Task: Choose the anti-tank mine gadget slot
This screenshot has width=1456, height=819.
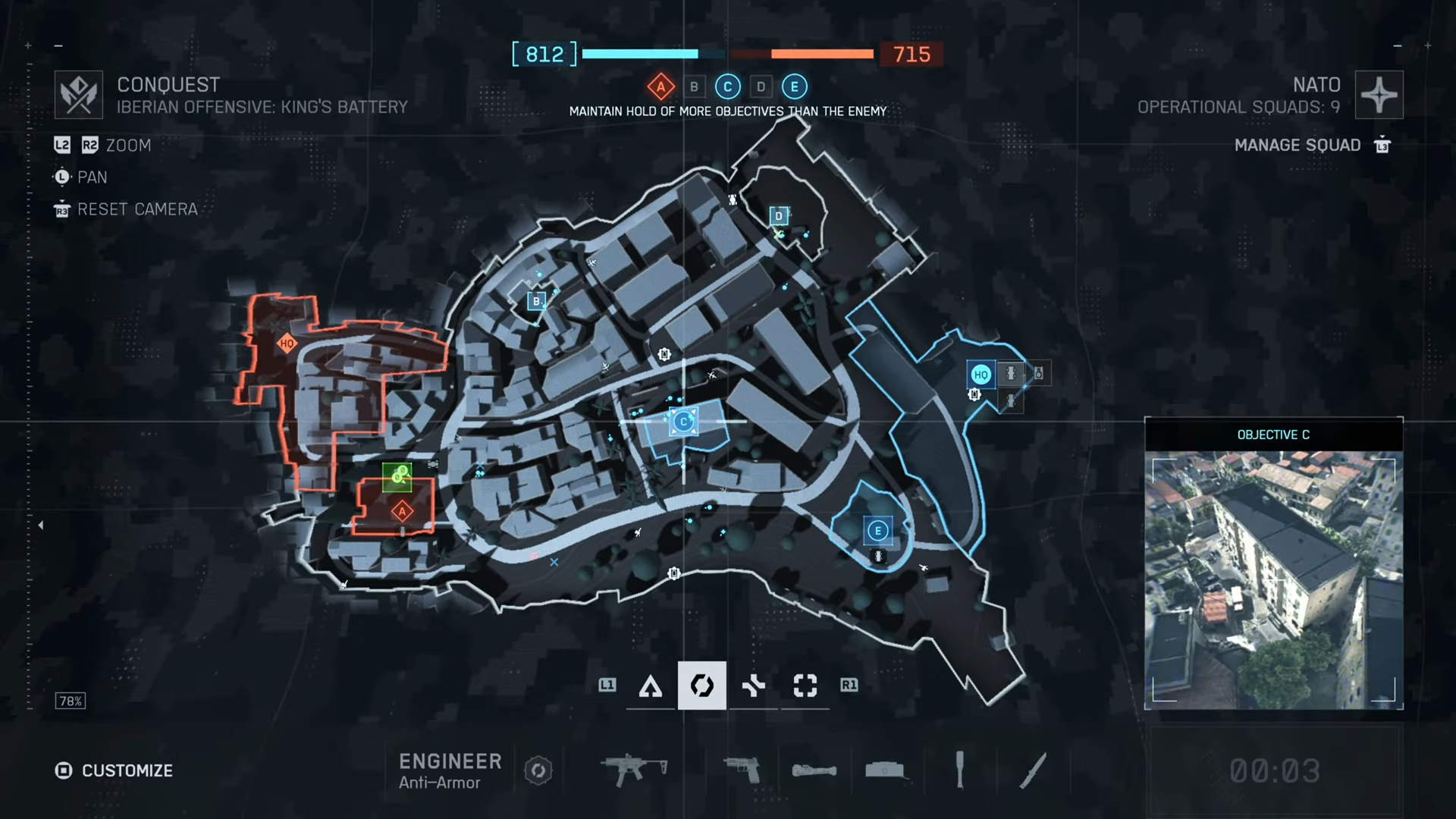Action: (x=886, y=770)
